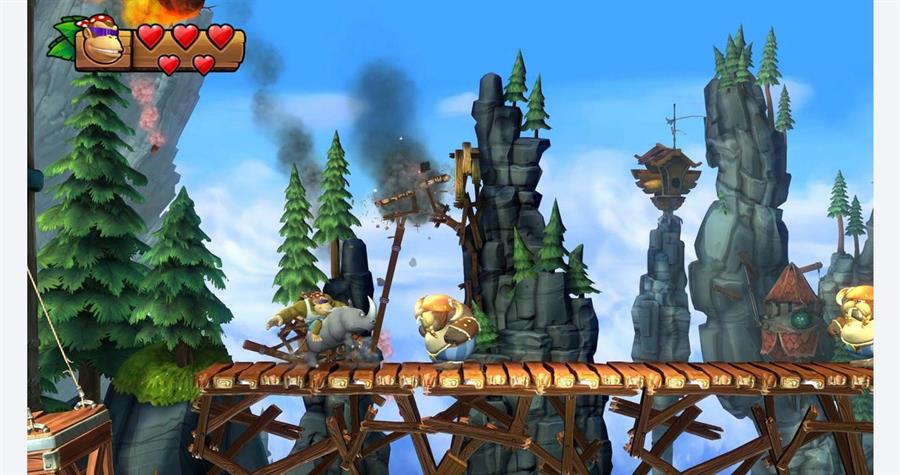Click the Funky Kong character portrait

click(x=100, y=43)
